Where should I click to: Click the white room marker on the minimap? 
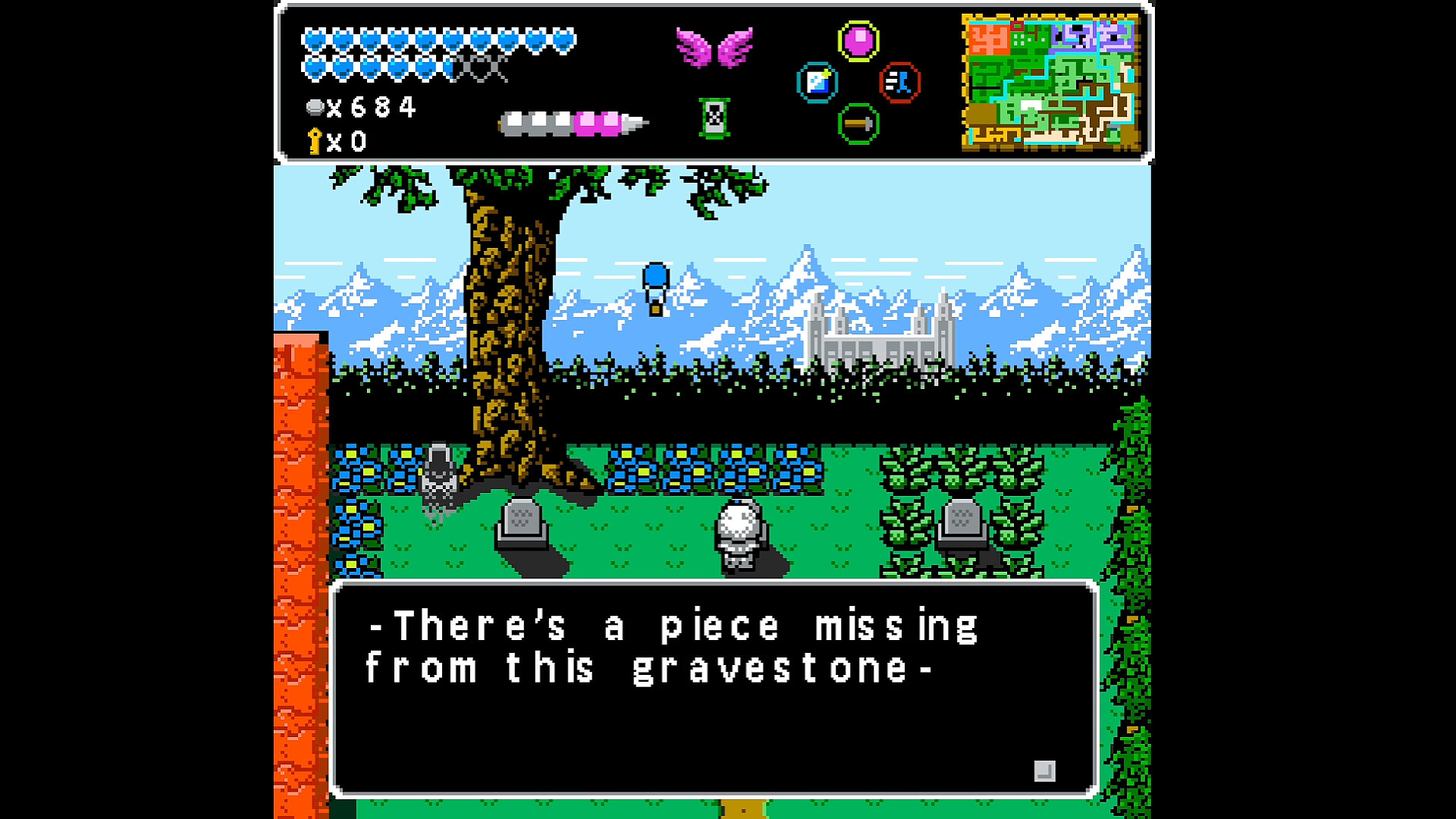[1031, 104]
